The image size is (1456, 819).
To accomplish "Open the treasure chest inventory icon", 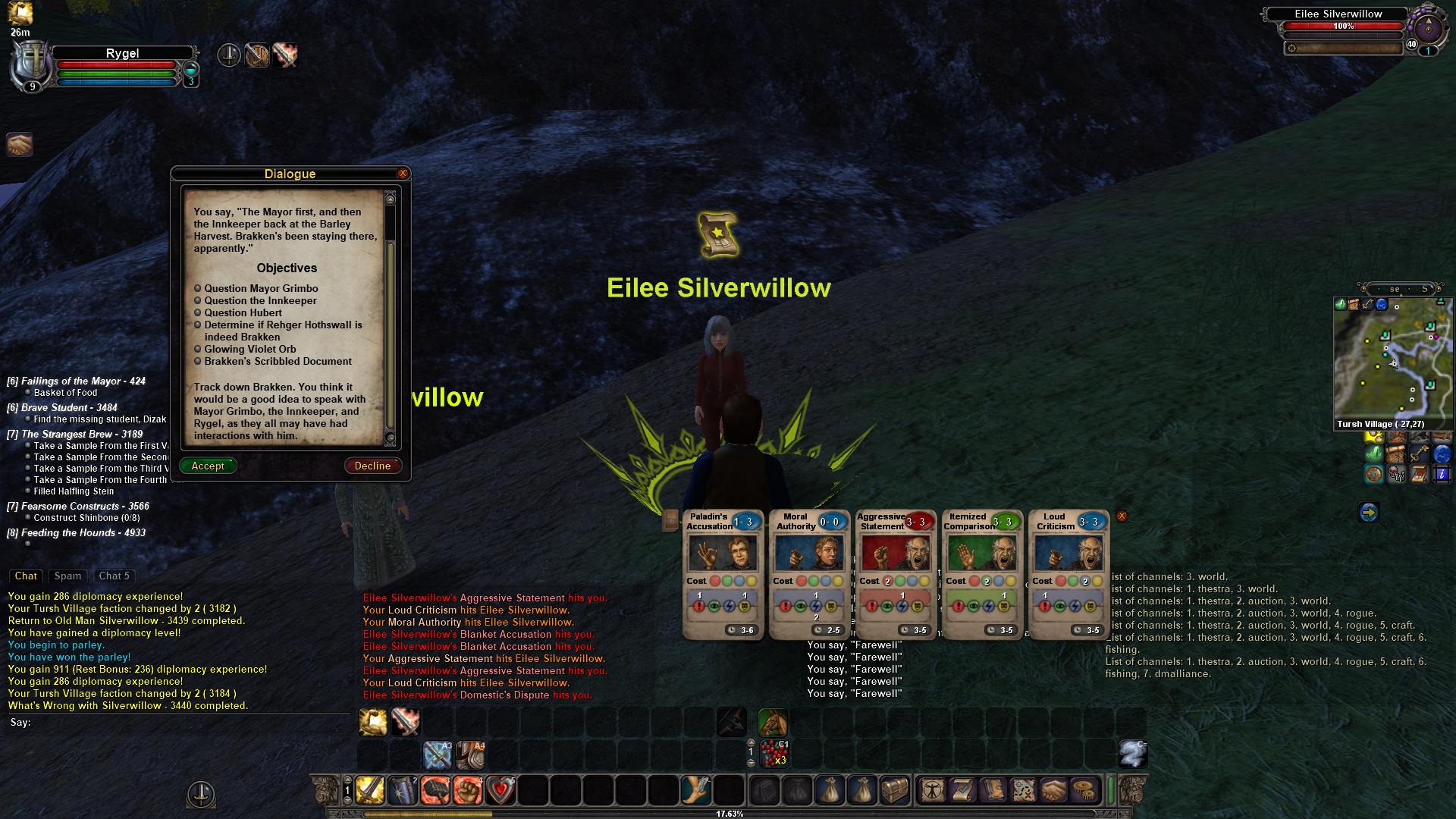I will pyautogui.click(x=894, y=790).
